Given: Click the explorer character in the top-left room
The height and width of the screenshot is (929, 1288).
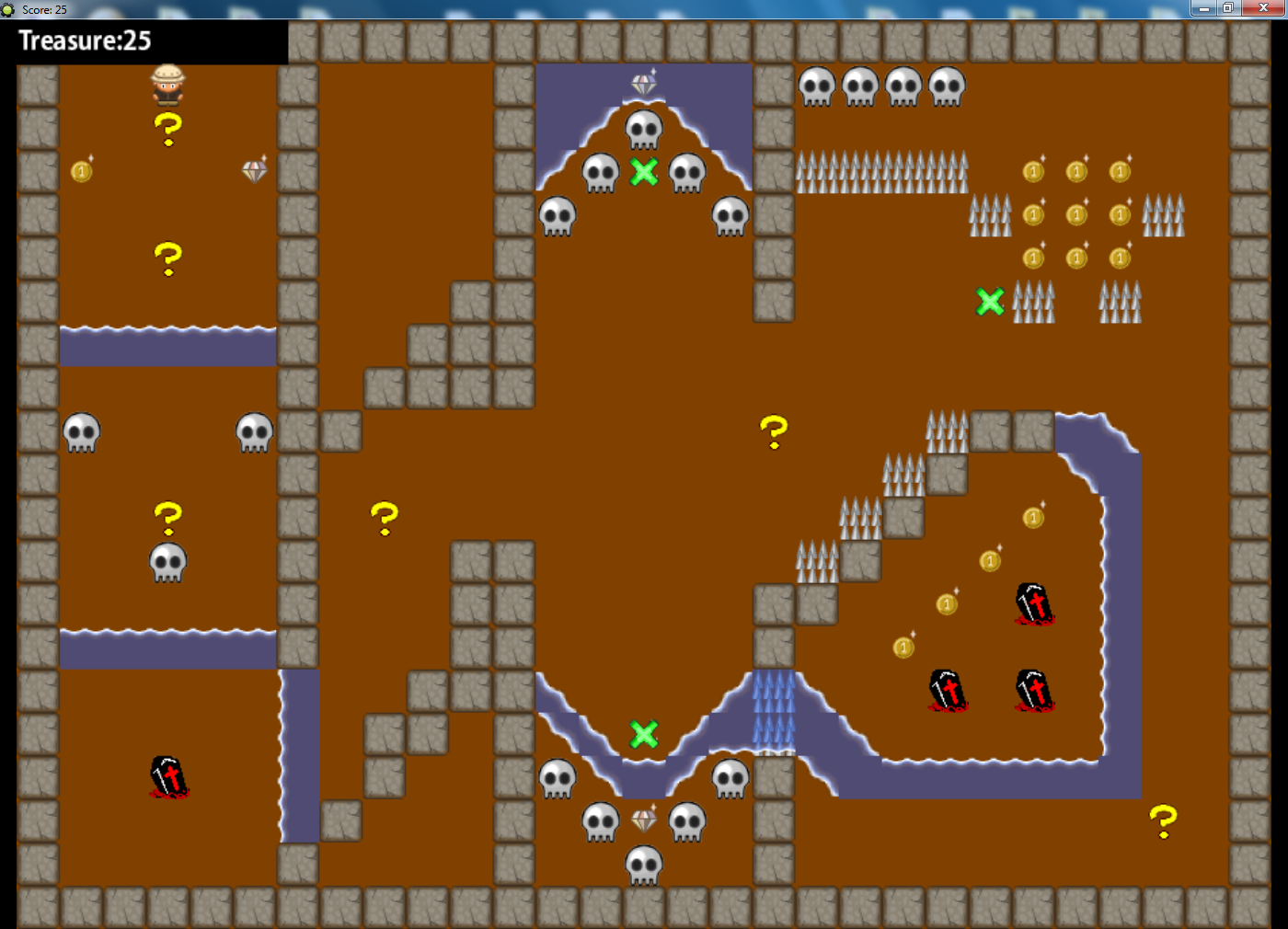Looking at the screenshot, I should point(167,87).
